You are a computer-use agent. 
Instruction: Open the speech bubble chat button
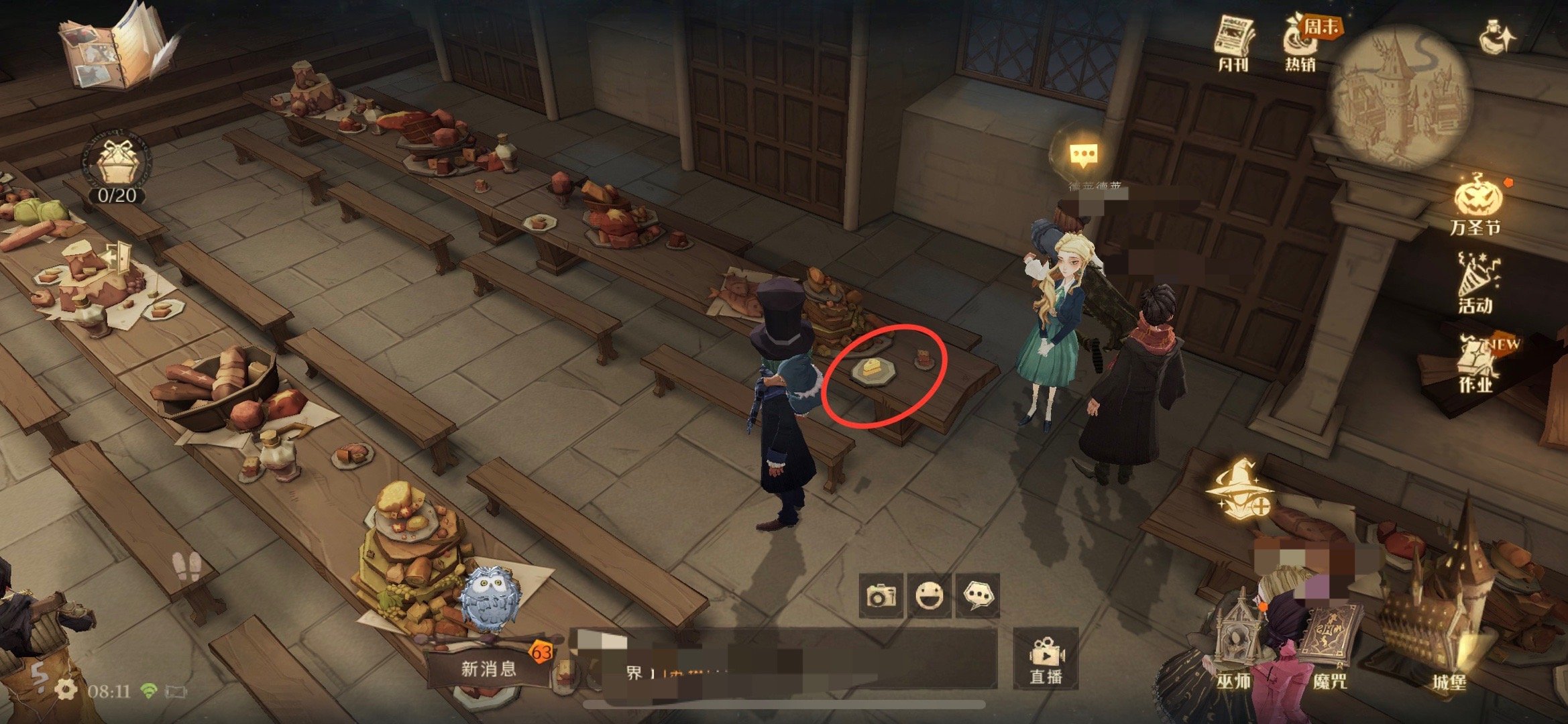[977, 595]
